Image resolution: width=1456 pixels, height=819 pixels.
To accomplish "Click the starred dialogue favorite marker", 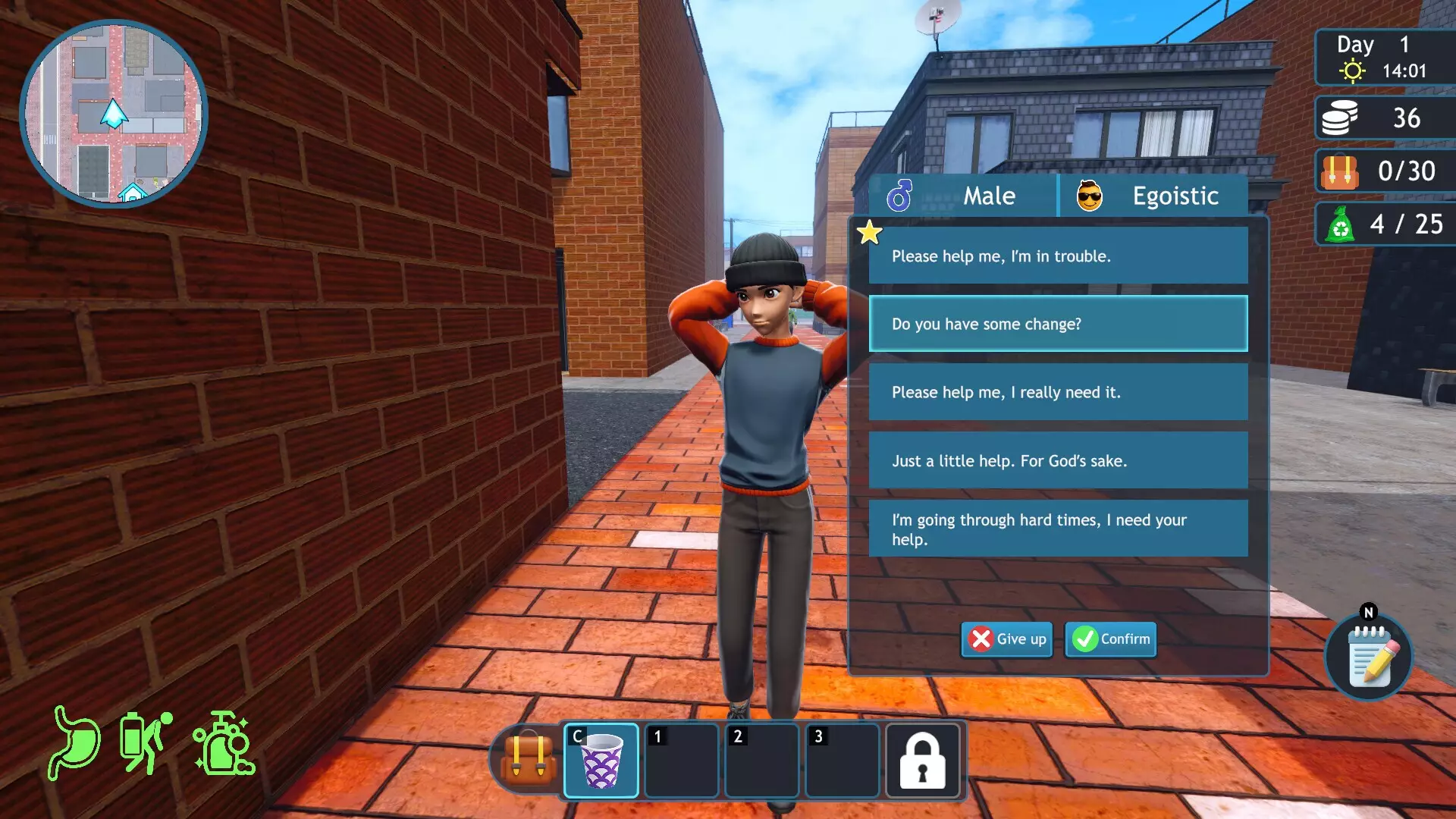I will (868, 233).
